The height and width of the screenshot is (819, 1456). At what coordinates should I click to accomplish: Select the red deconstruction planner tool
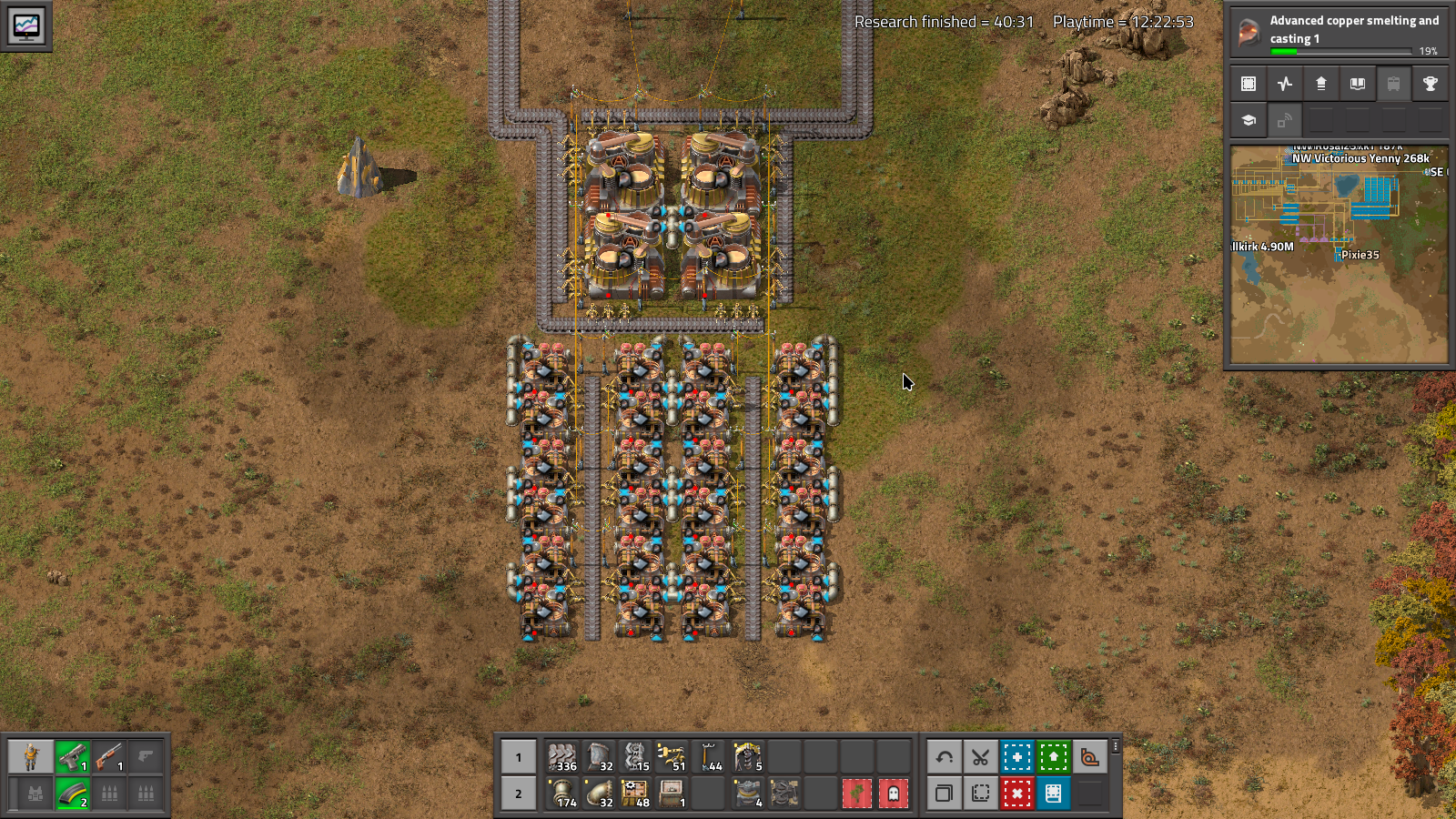[1016, 793]
